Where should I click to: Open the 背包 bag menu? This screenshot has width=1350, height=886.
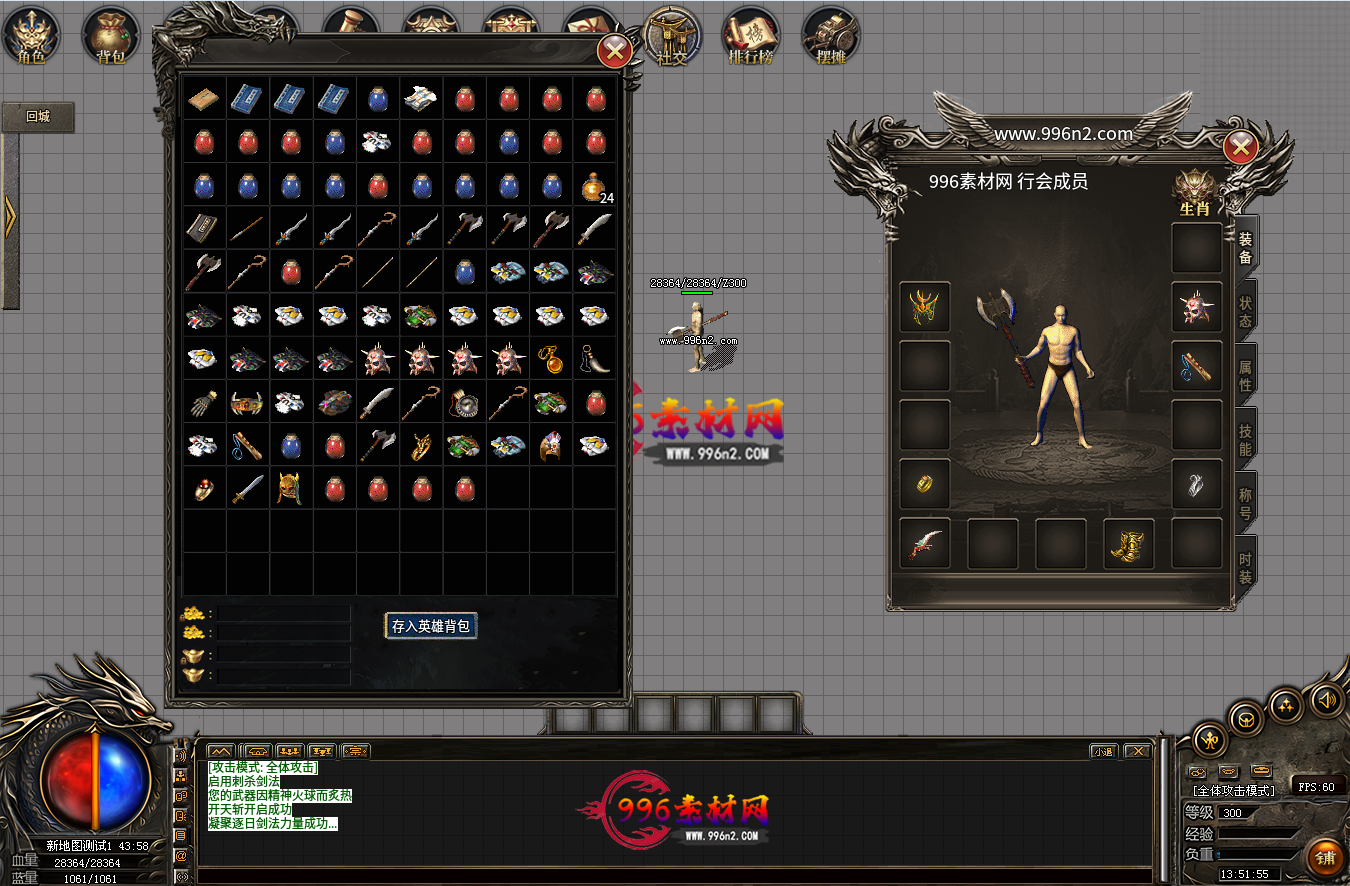click(111, 35)
